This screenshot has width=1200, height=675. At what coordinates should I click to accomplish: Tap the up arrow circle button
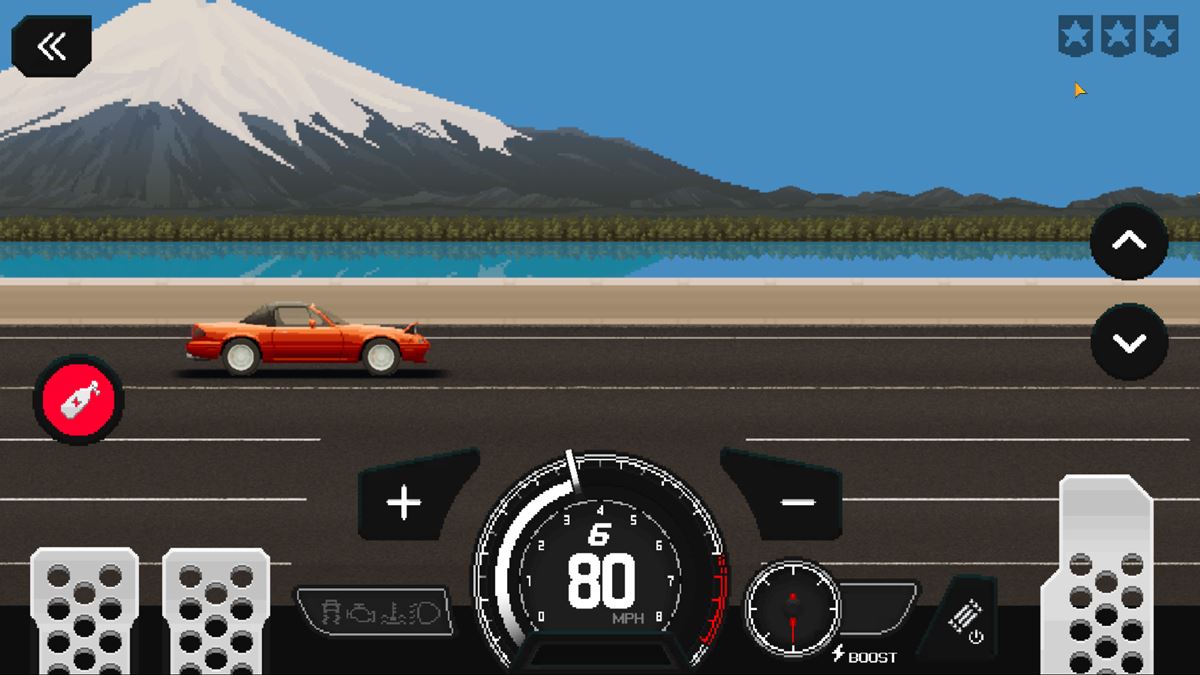coord(1129,241)
